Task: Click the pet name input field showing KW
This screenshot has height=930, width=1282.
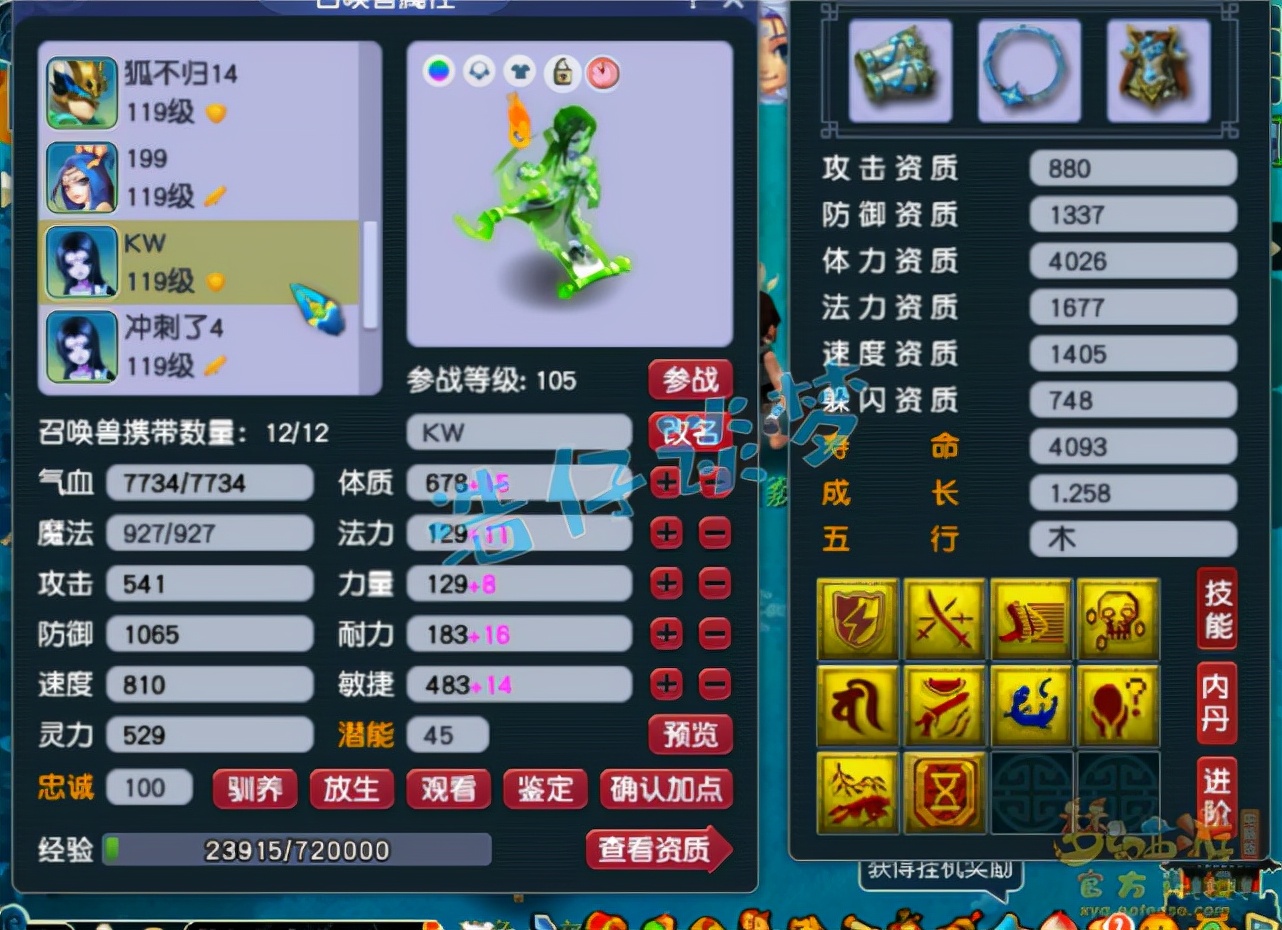Action: (519, 431)
